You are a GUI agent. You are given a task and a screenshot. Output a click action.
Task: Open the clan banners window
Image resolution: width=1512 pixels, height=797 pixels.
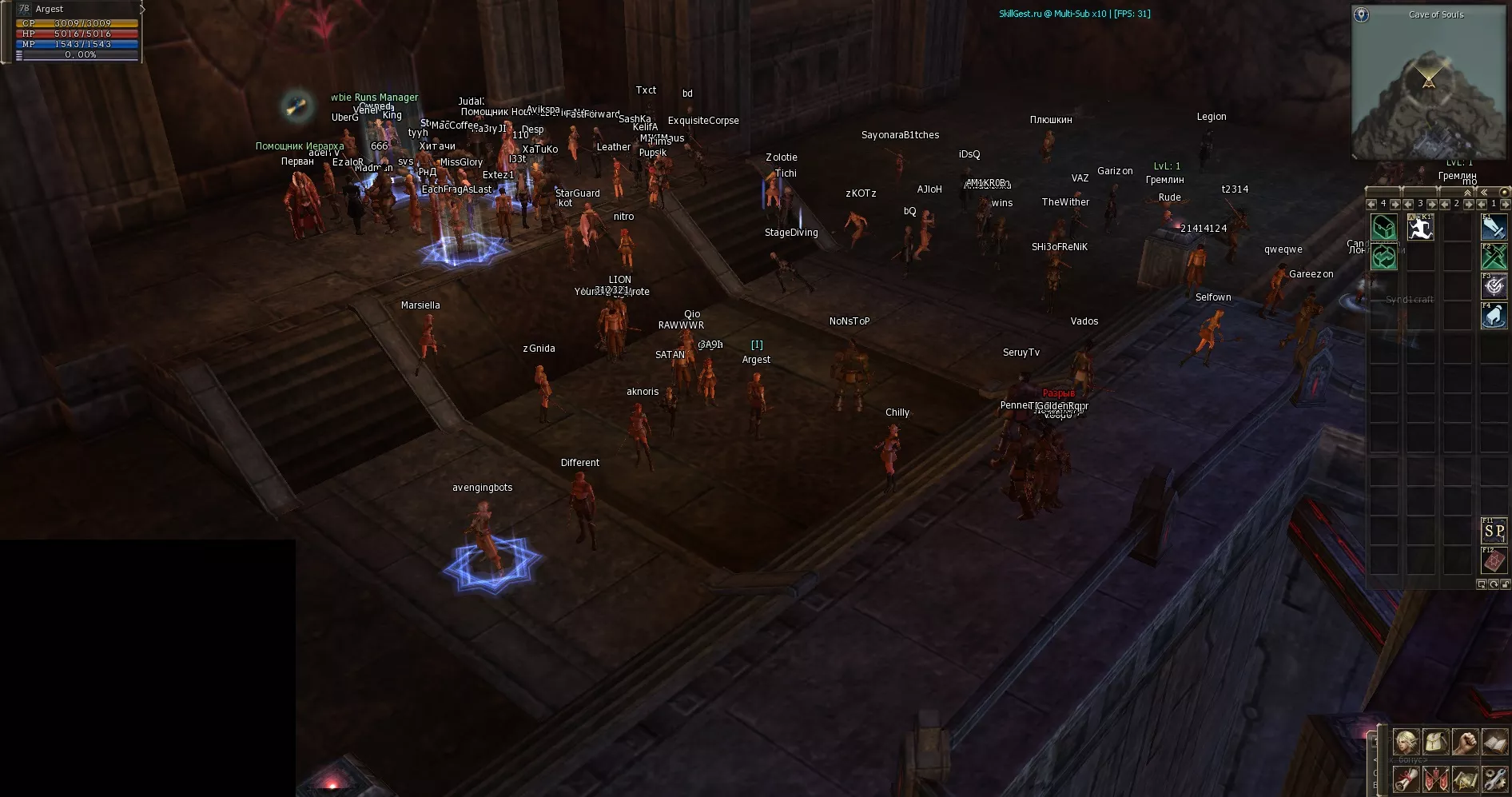(x=1435, y=778)
